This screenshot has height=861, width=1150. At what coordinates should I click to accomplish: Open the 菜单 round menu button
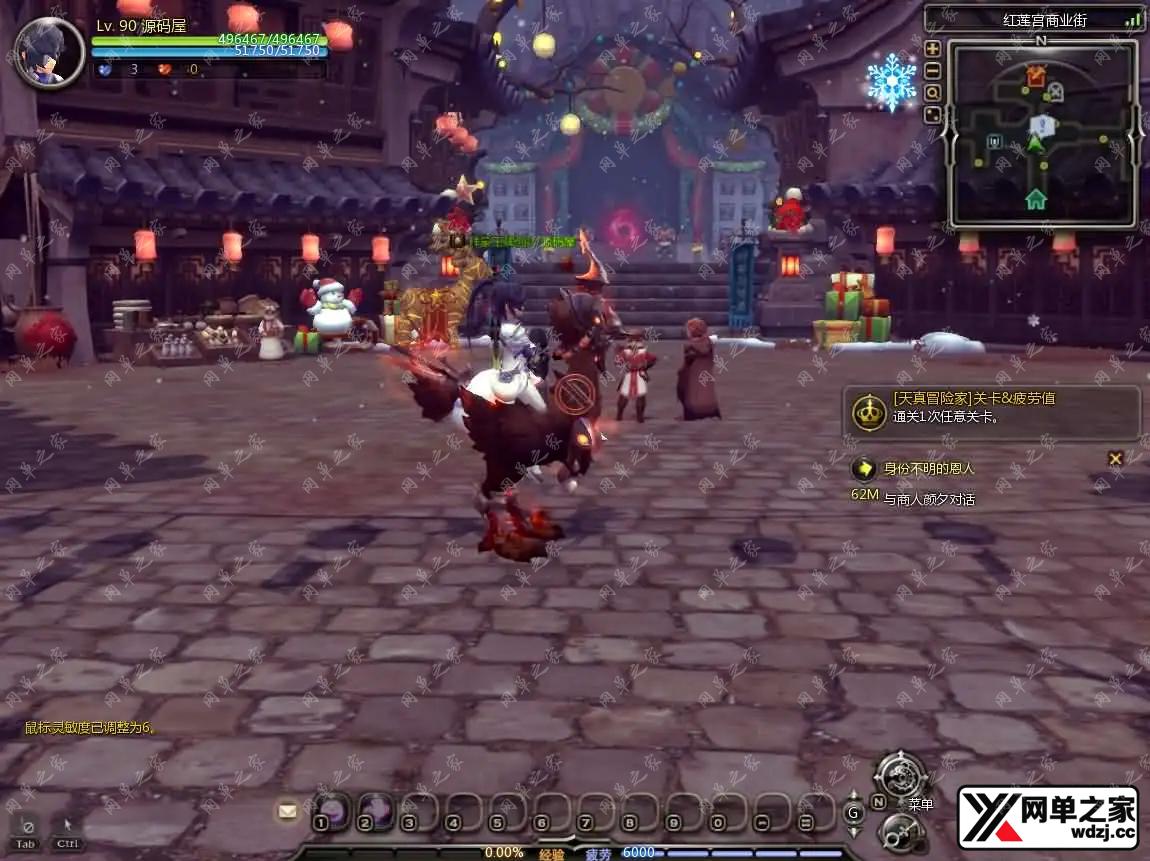click(x=901, y=776)
